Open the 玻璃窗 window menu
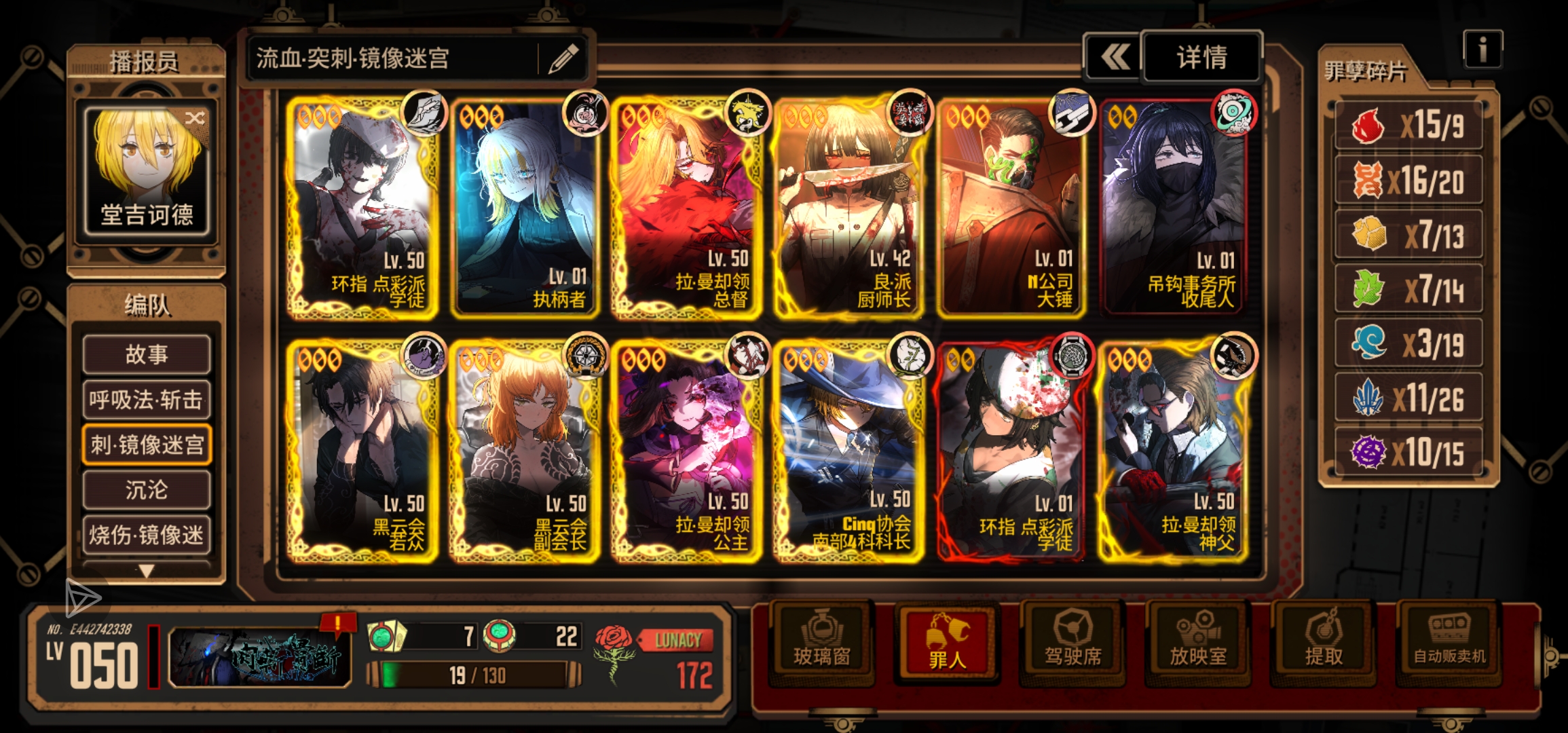This screenshot has height=733, width=1568. [x=821, y=641]
